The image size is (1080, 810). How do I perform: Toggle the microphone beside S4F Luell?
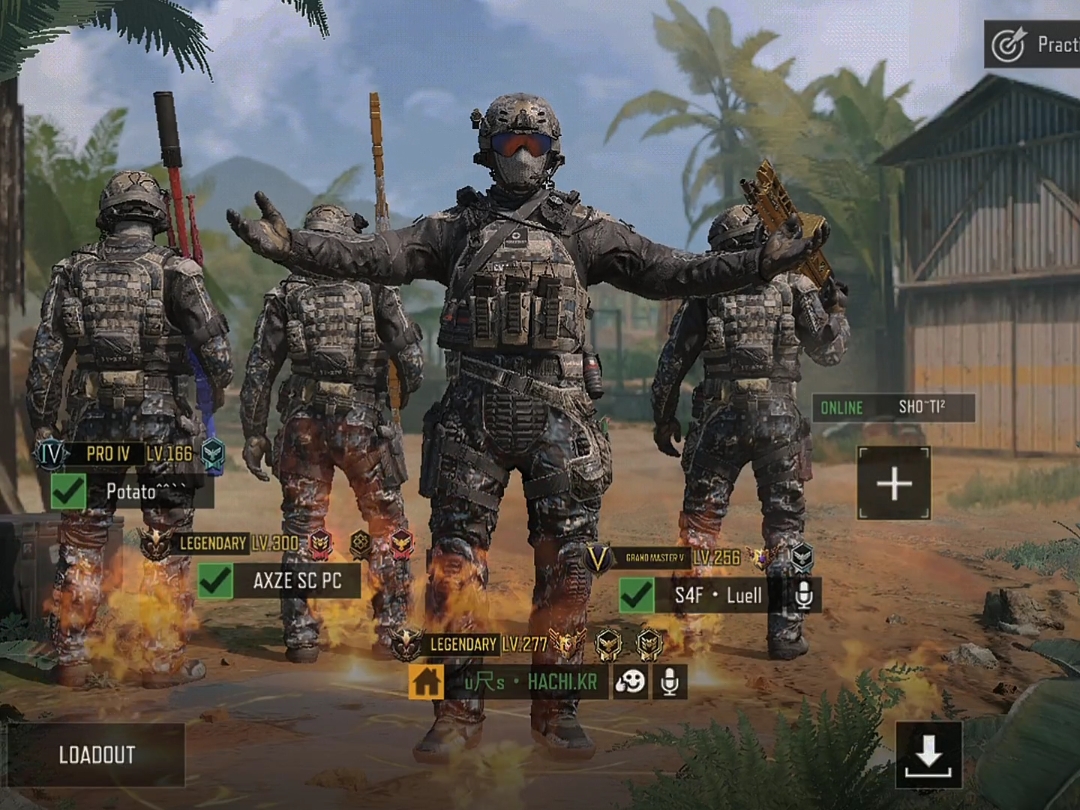(803, 596)
